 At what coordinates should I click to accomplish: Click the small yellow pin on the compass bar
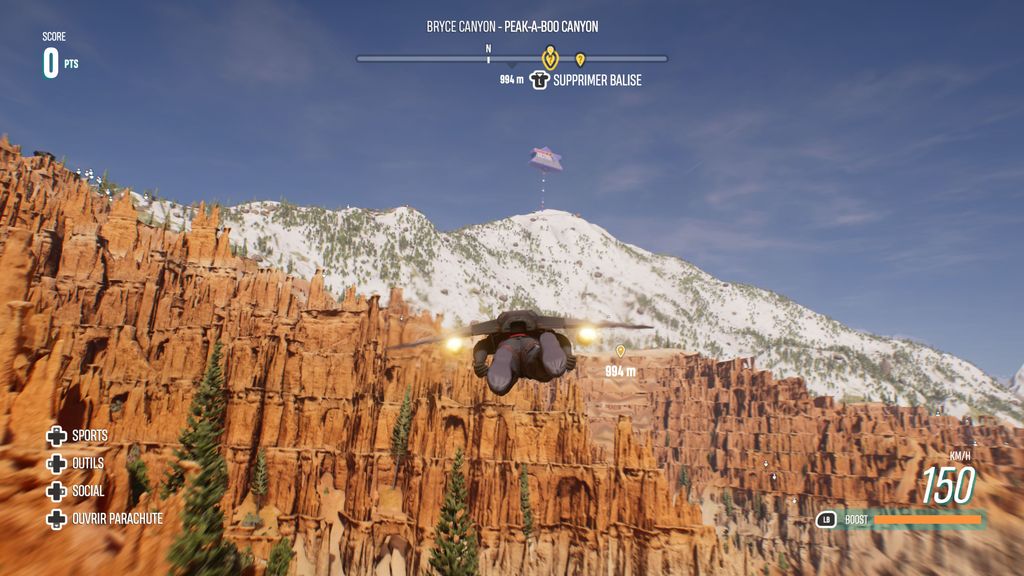580,60
